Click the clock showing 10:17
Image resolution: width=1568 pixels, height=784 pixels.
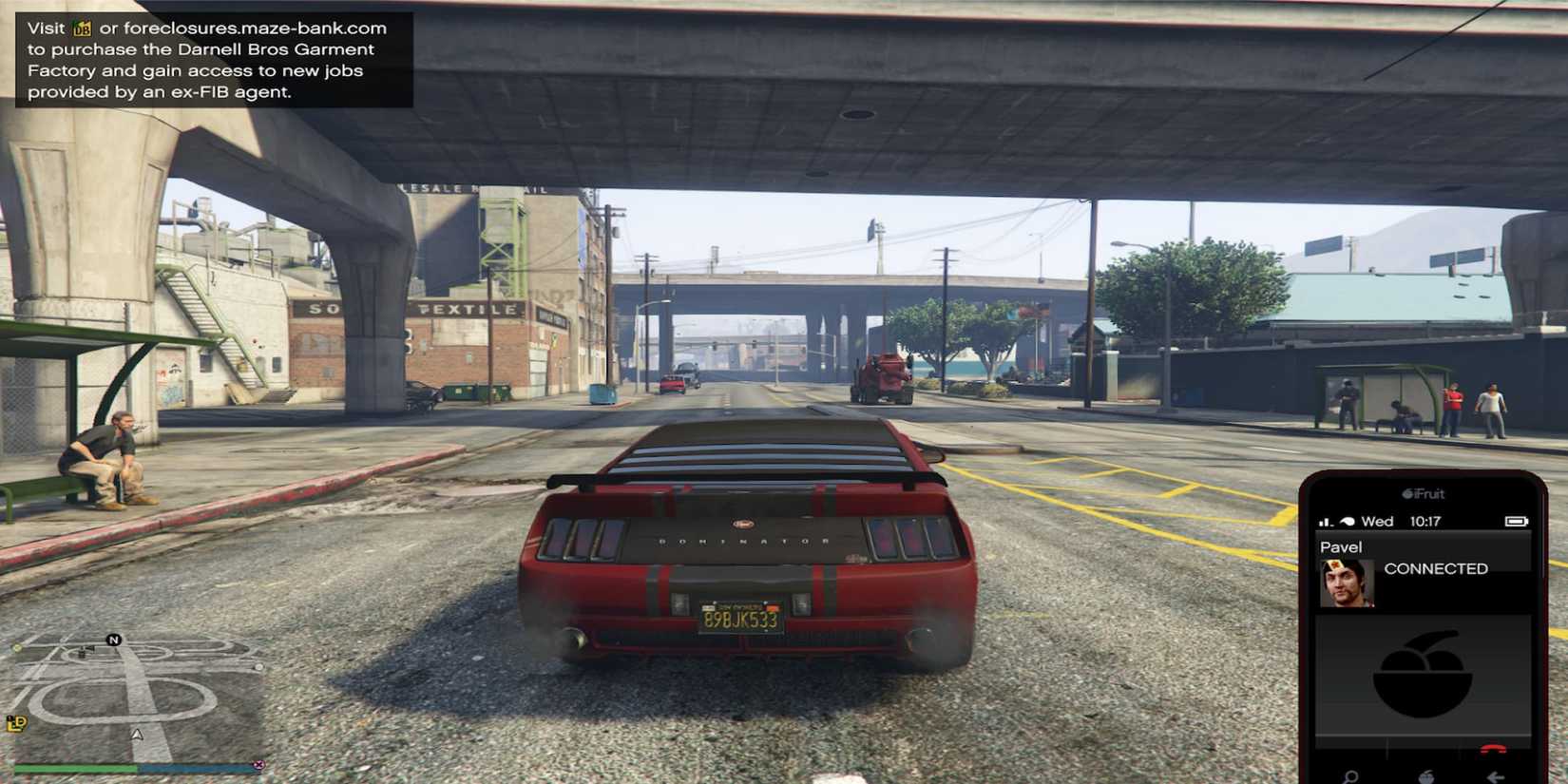coord(1425,521)
